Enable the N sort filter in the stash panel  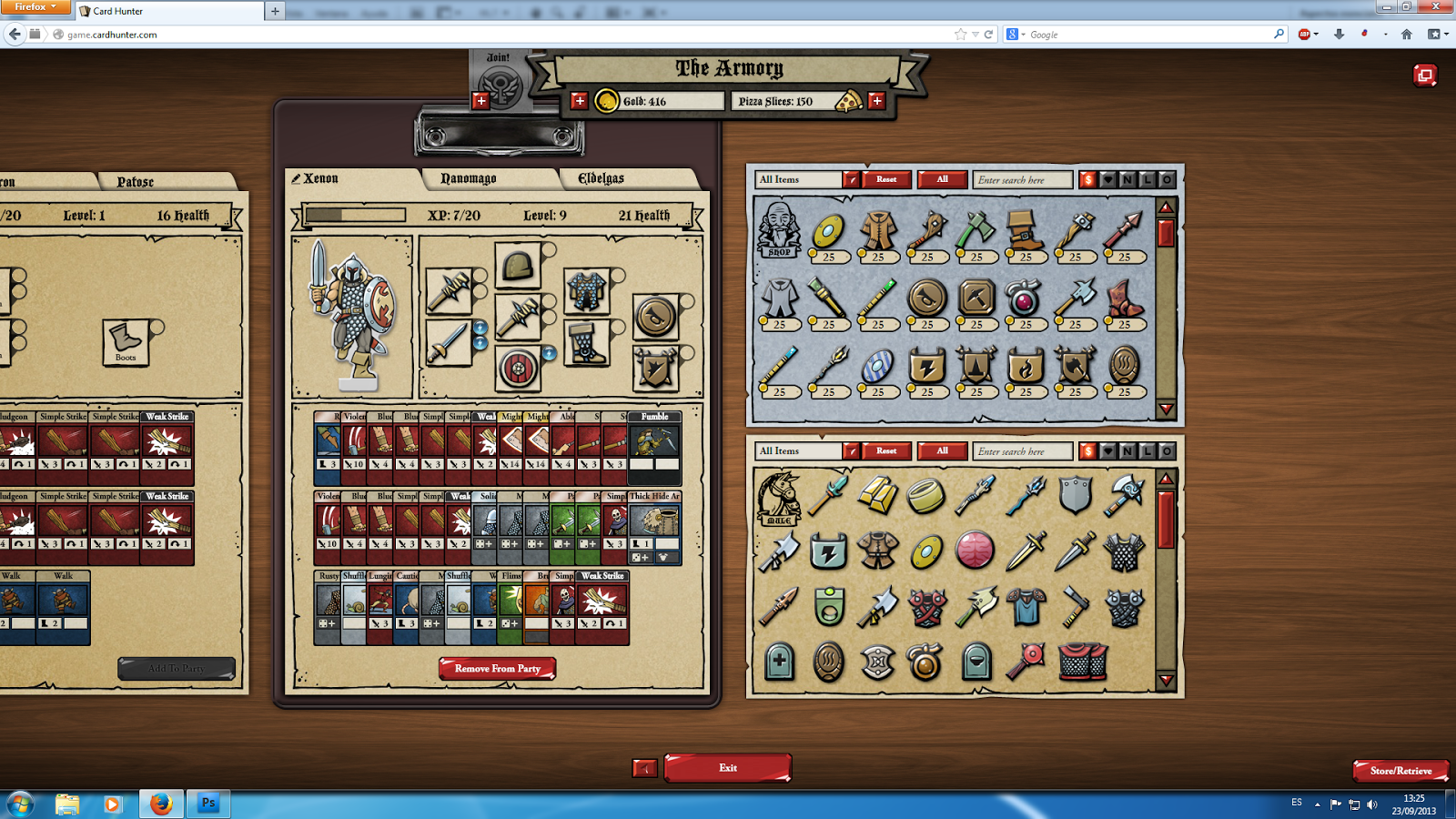(1126, 450)
